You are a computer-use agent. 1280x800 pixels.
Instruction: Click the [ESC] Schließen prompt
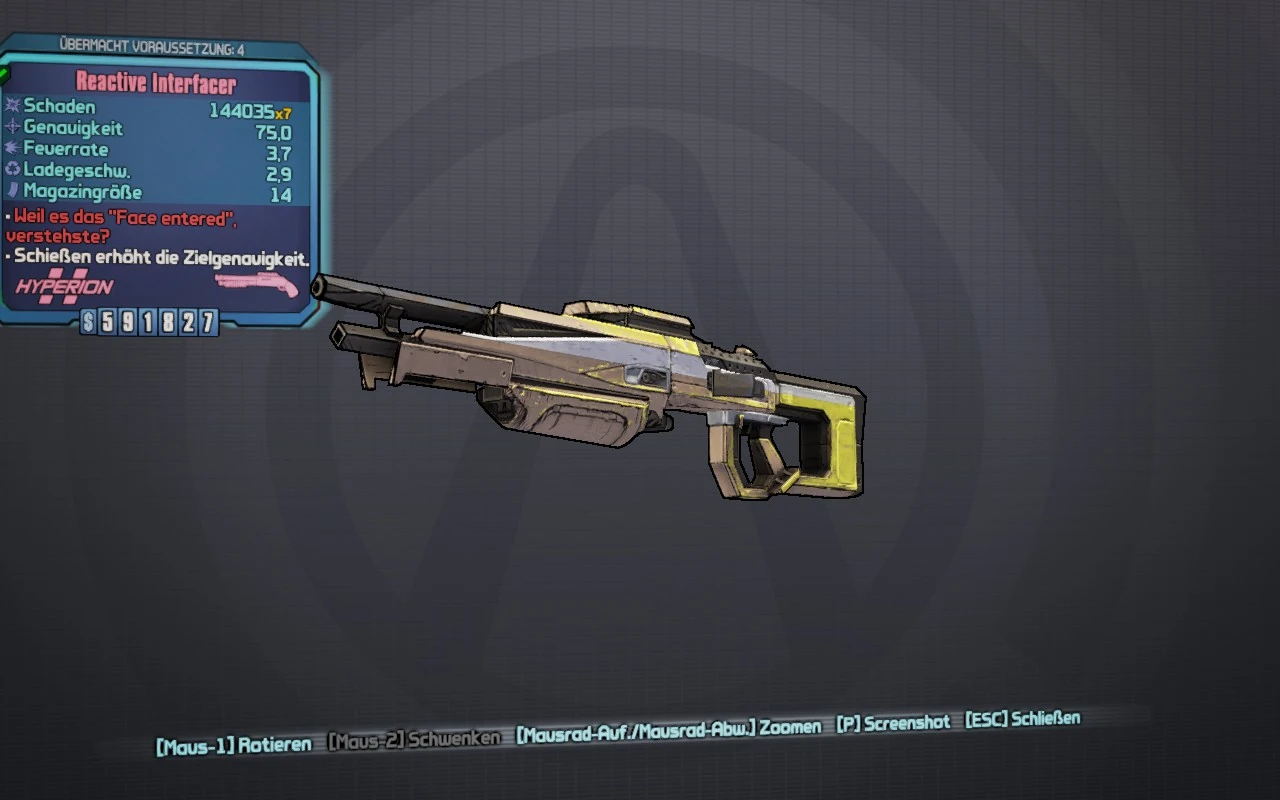coord(1022,718)
